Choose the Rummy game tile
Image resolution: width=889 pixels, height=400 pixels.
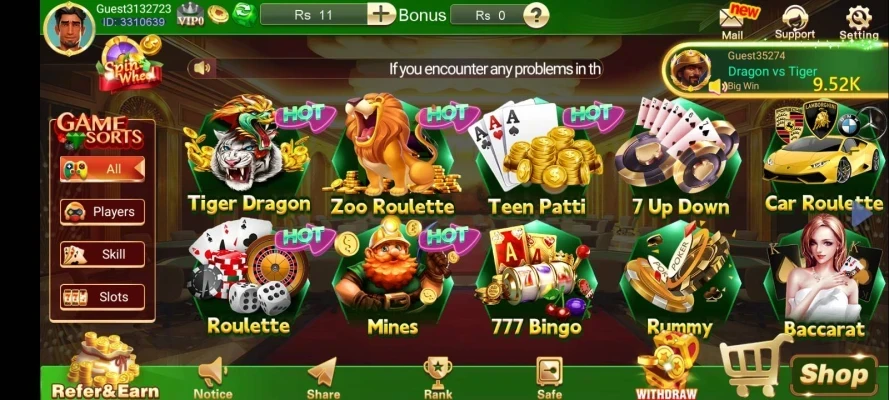coord(680,280)
